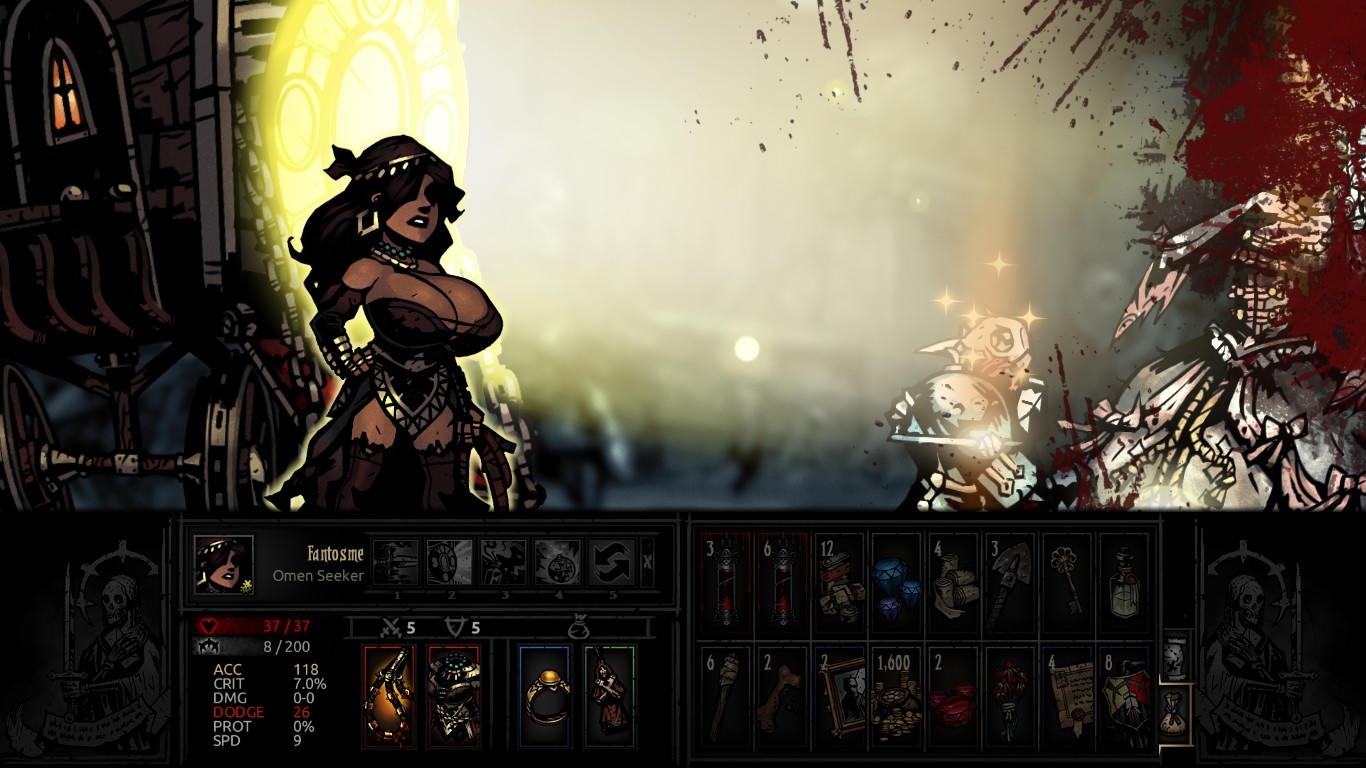This screenshot has height=768, width=1366.
Task: Pick the red rubies stack
Action: coord(952,696)
